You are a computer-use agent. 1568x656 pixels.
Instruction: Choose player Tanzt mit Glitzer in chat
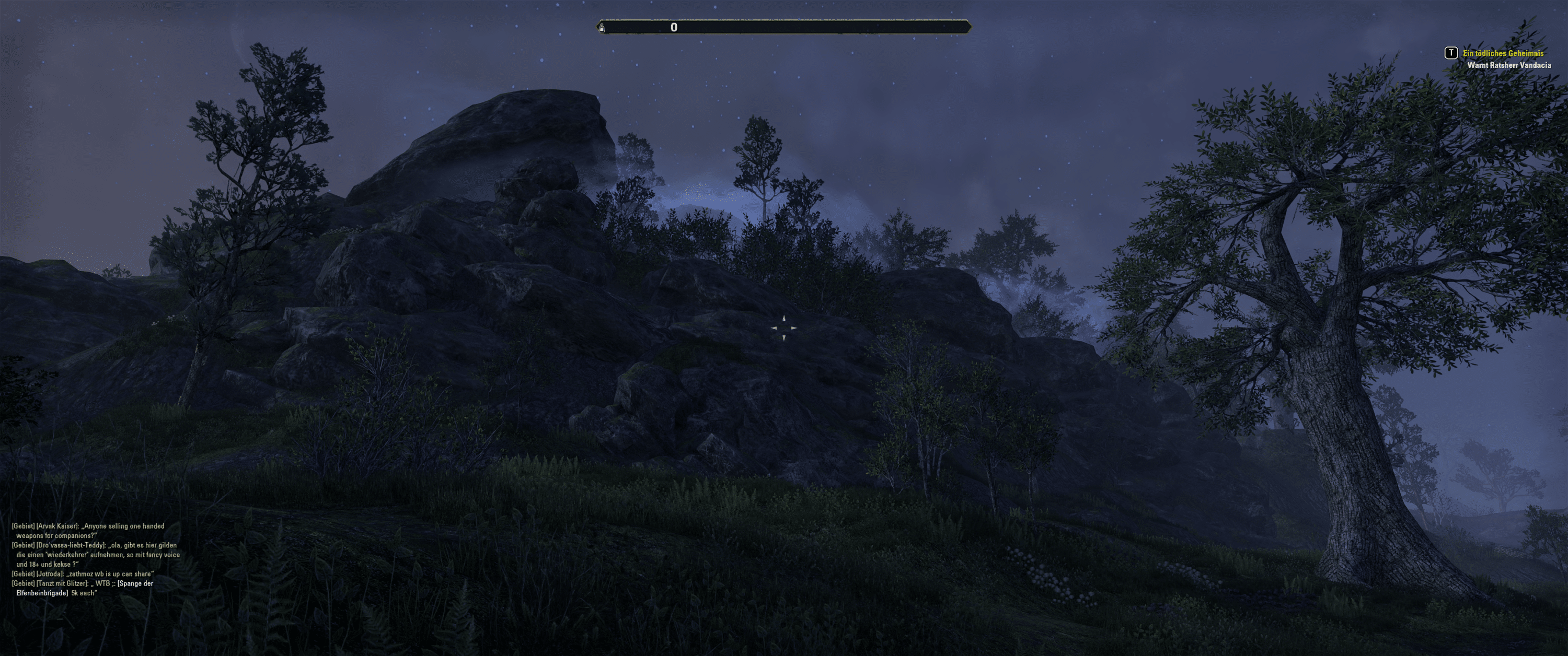(62, 583)
